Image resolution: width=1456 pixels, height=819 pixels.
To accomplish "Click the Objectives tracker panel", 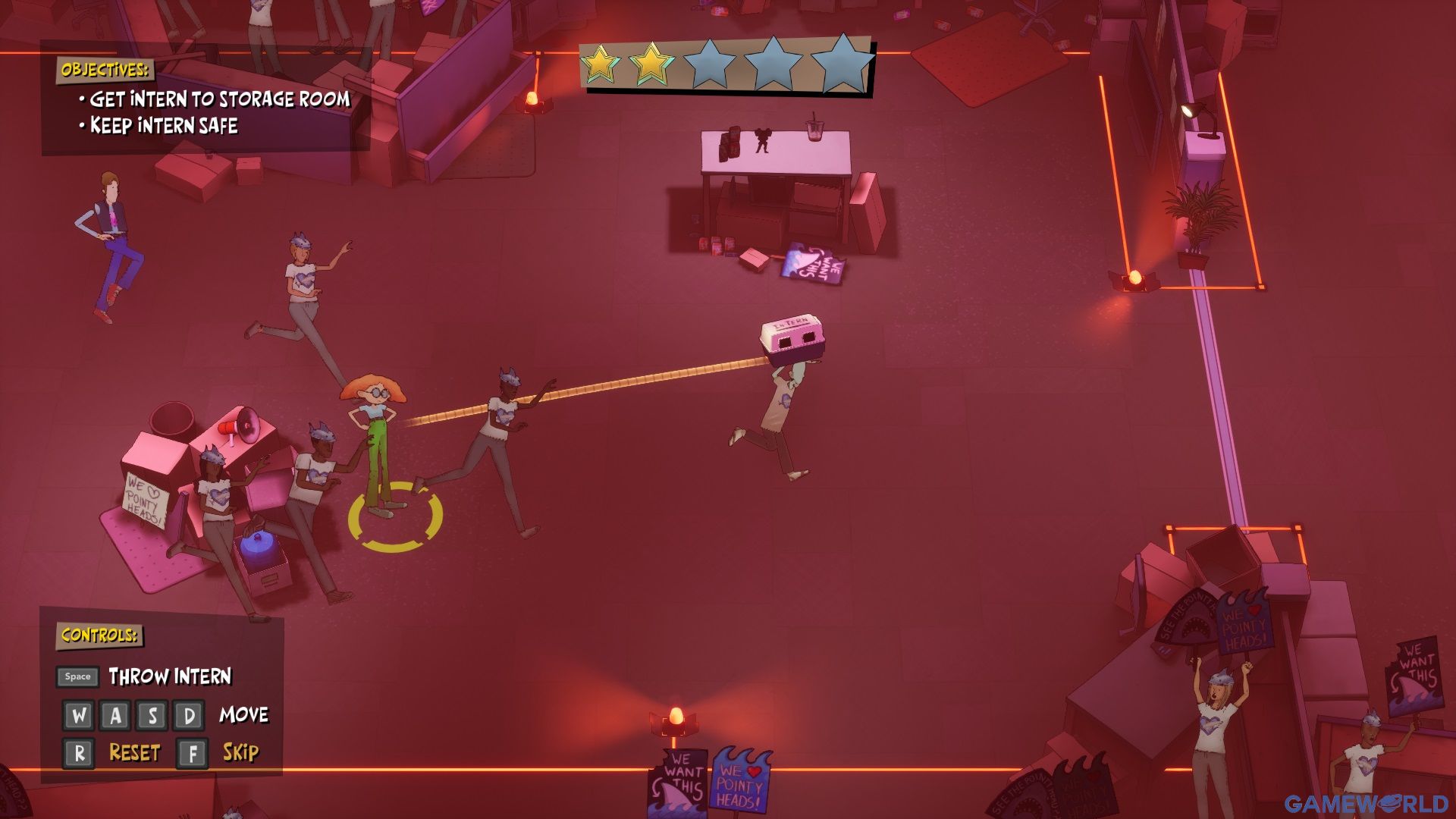I will click(205, 99).
